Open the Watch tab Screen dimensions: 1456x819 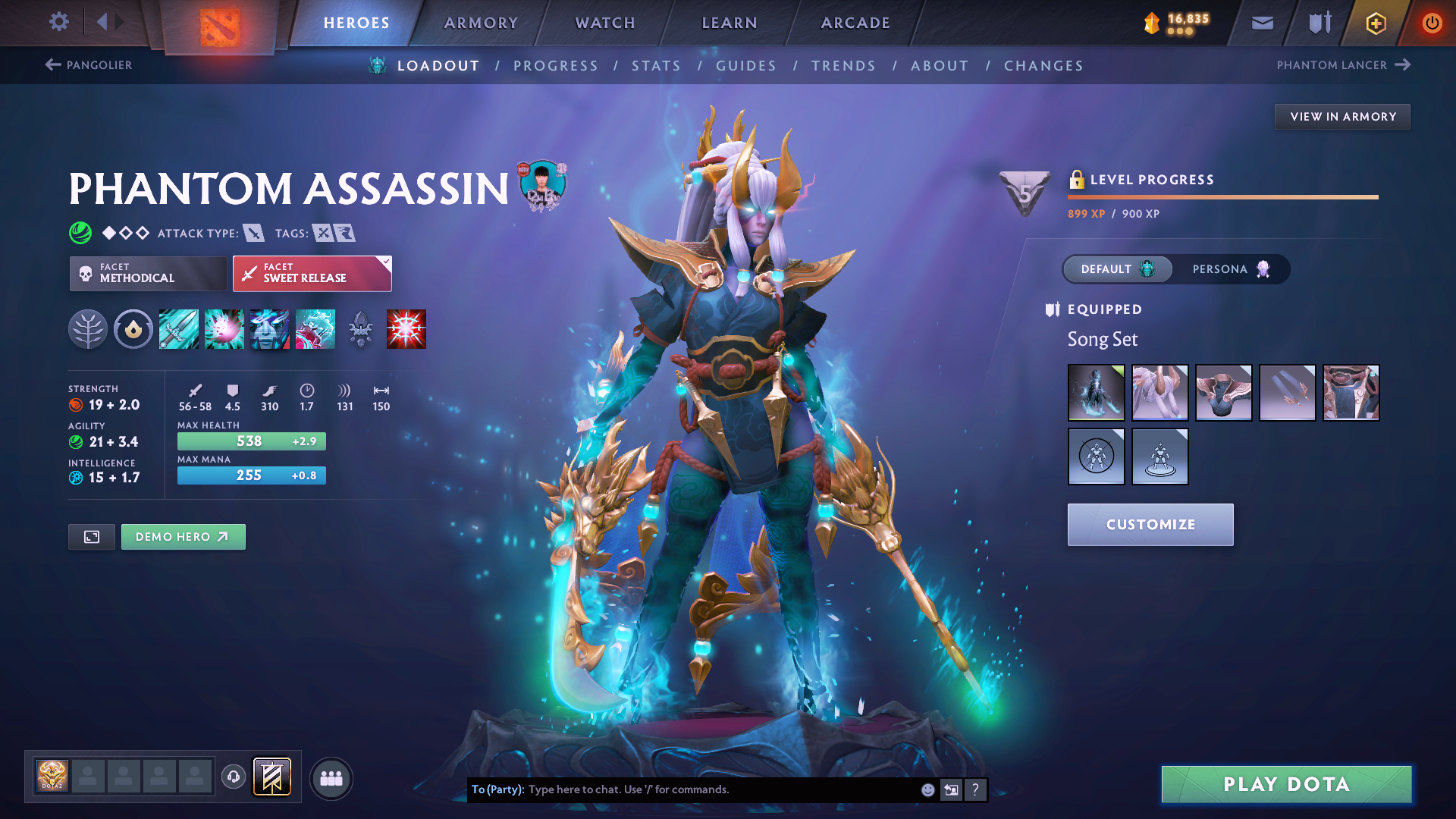click(x=605, y=23)
